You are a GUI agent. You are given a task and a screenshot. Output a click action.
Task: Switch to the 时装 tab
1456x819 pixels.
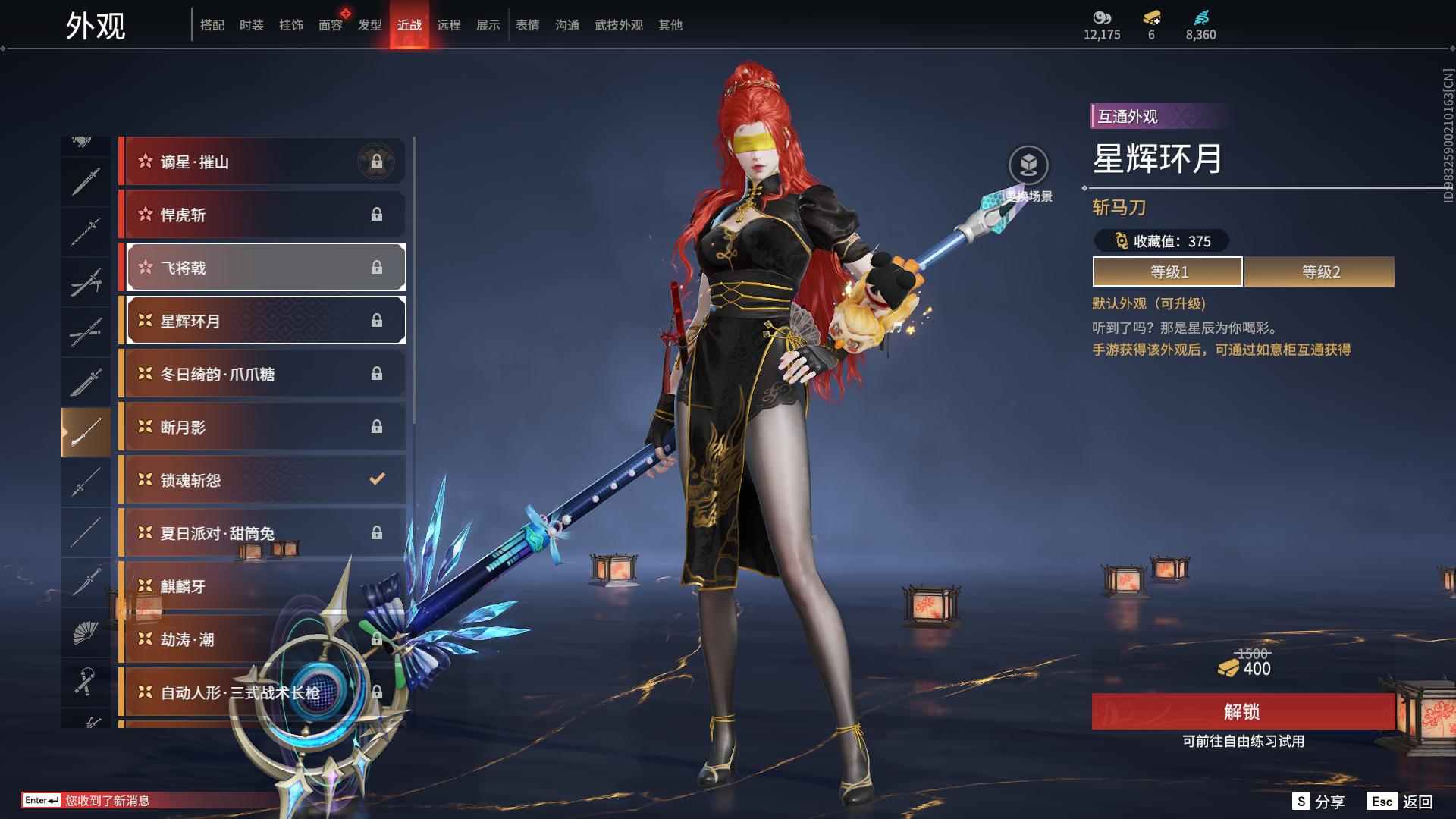251,25
